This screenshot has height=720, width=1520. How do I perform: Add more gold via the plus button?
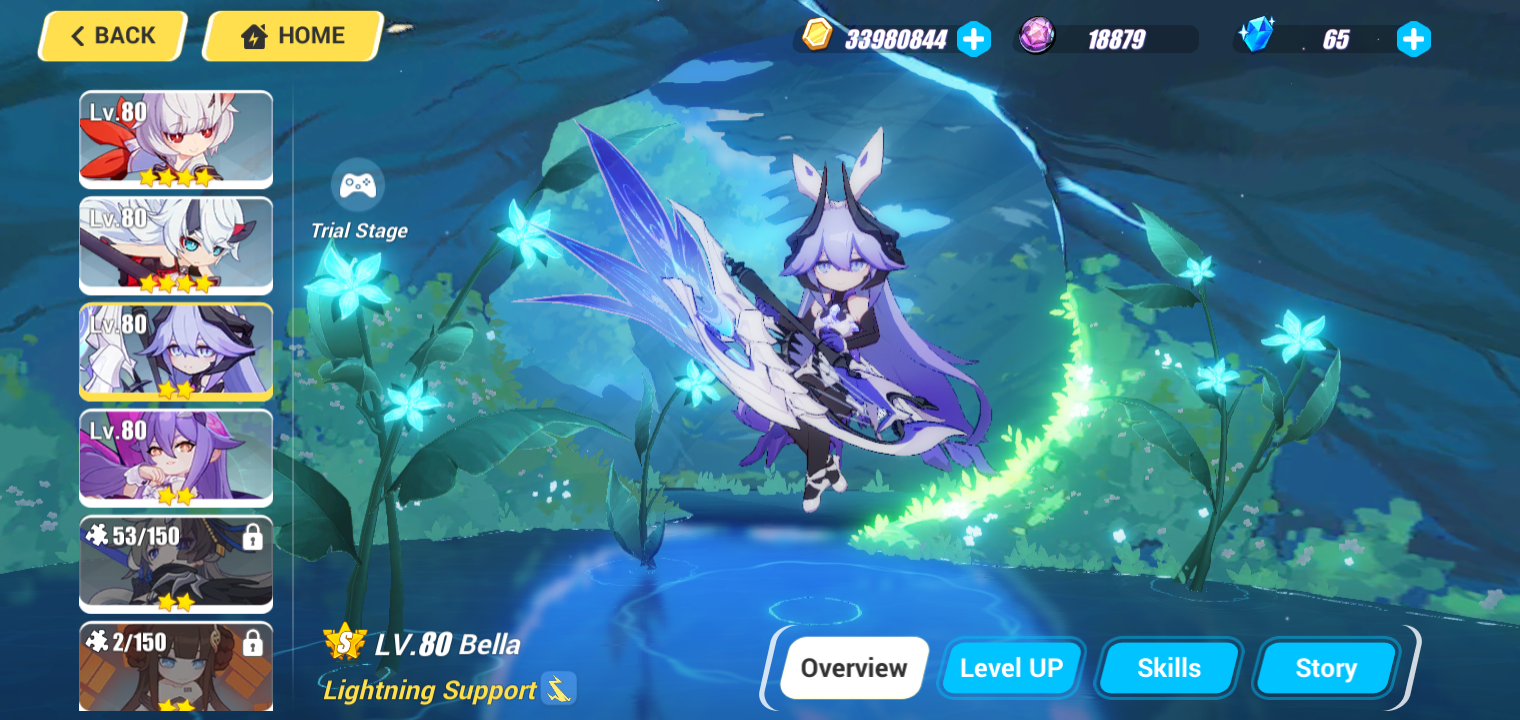(x=972, y=38)
